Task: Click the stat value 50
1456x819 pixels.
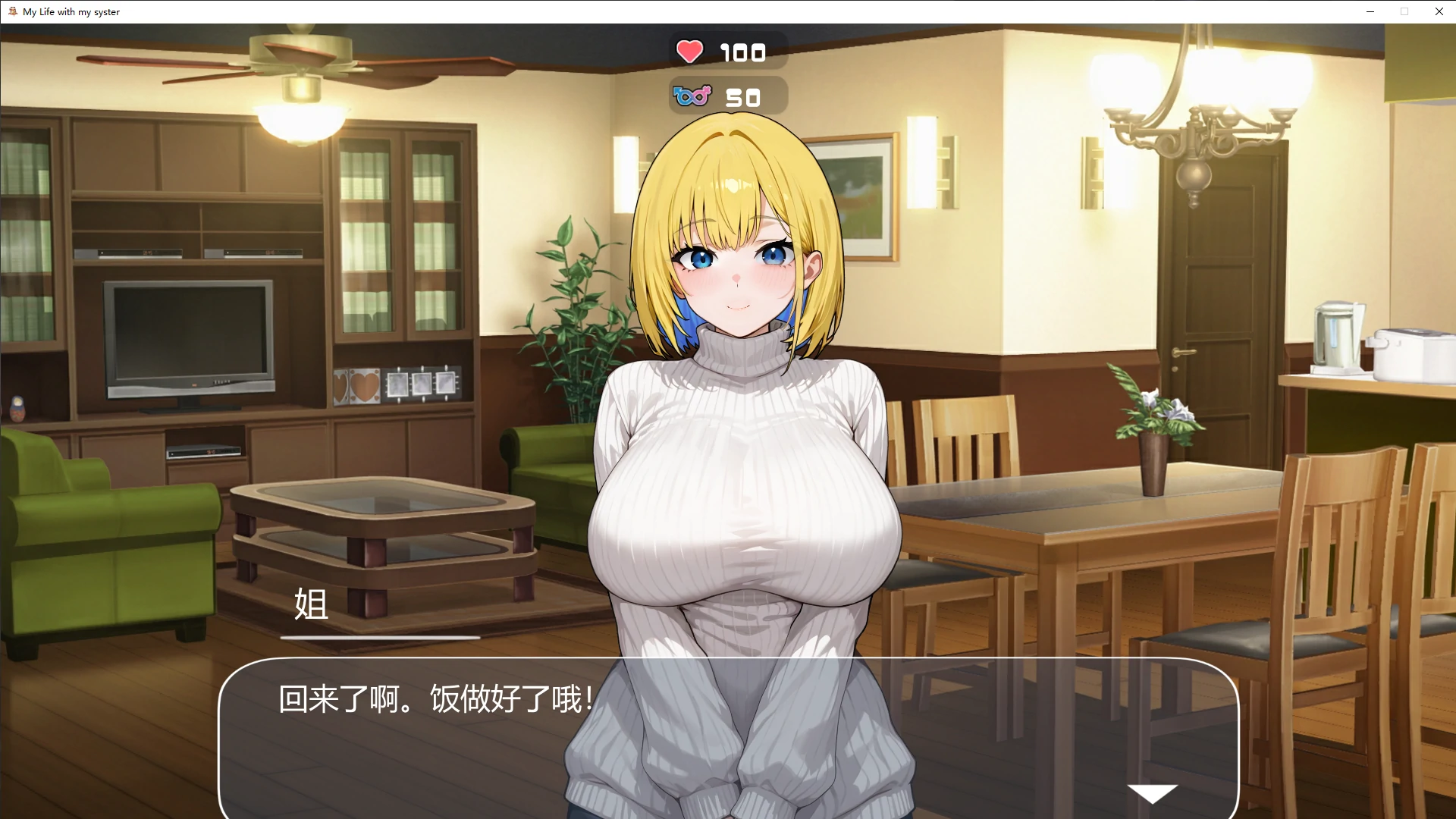Action: click(x=741, y=96)
